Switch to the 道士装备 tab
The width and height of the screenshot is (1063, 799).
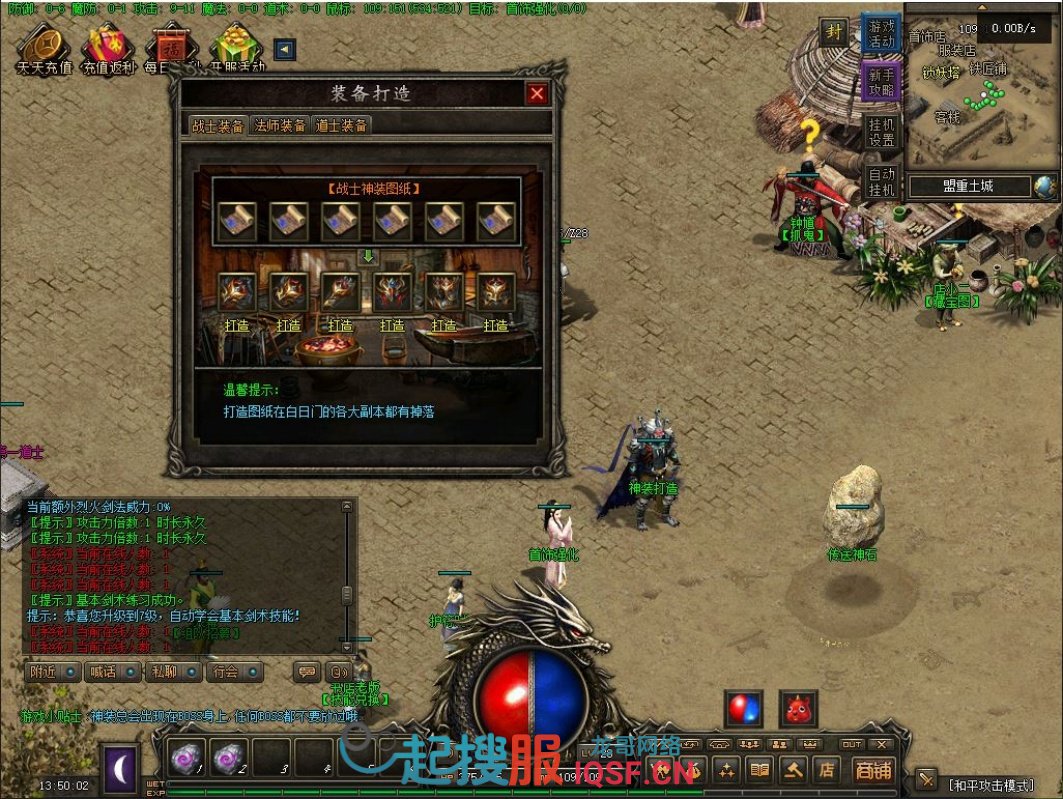341,126
